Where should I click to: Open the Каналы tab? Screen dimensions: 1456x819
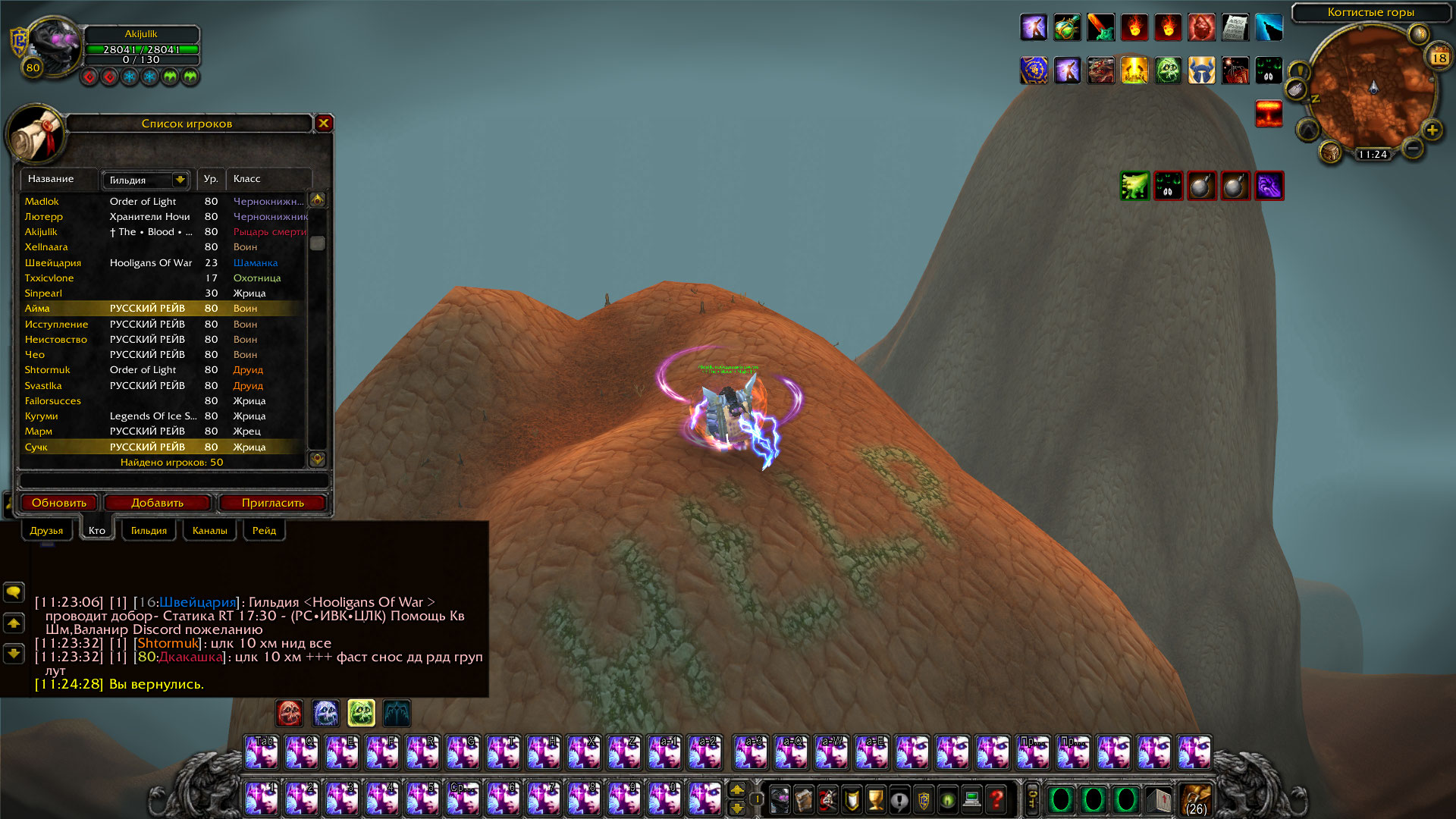pyautogui.click(x=209, y=530)
